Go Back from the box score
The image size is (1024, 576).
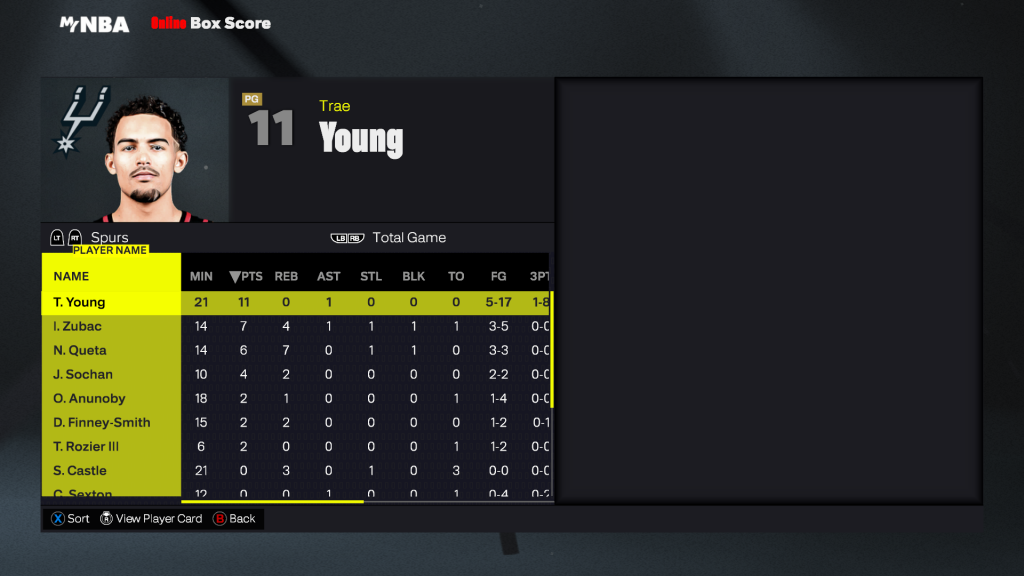click(234, 519)
